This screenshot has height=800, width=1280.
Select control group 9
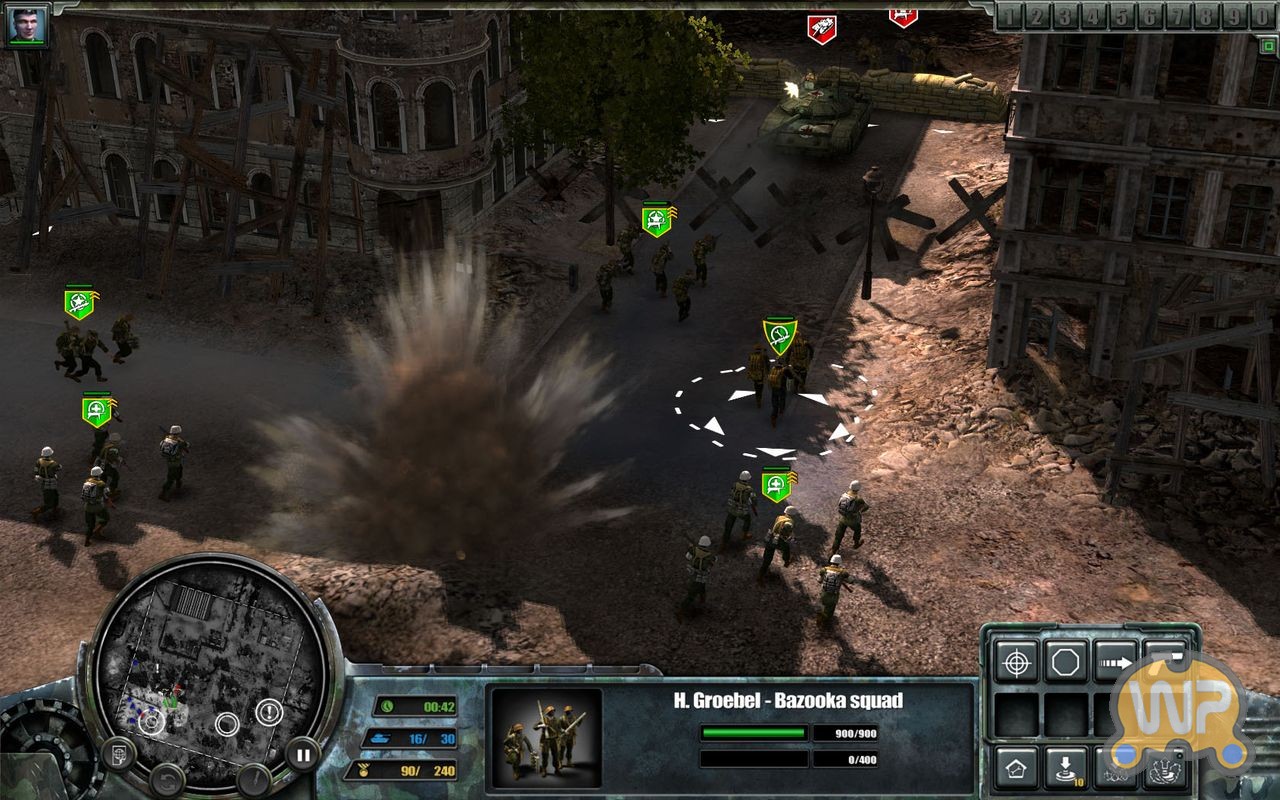point(1236,17)
